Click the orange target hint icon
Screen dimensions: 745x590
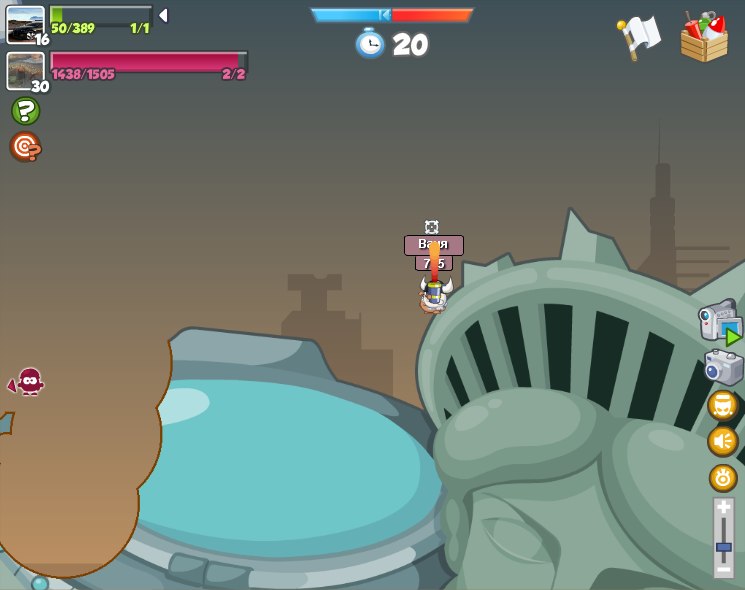[25, 147]
